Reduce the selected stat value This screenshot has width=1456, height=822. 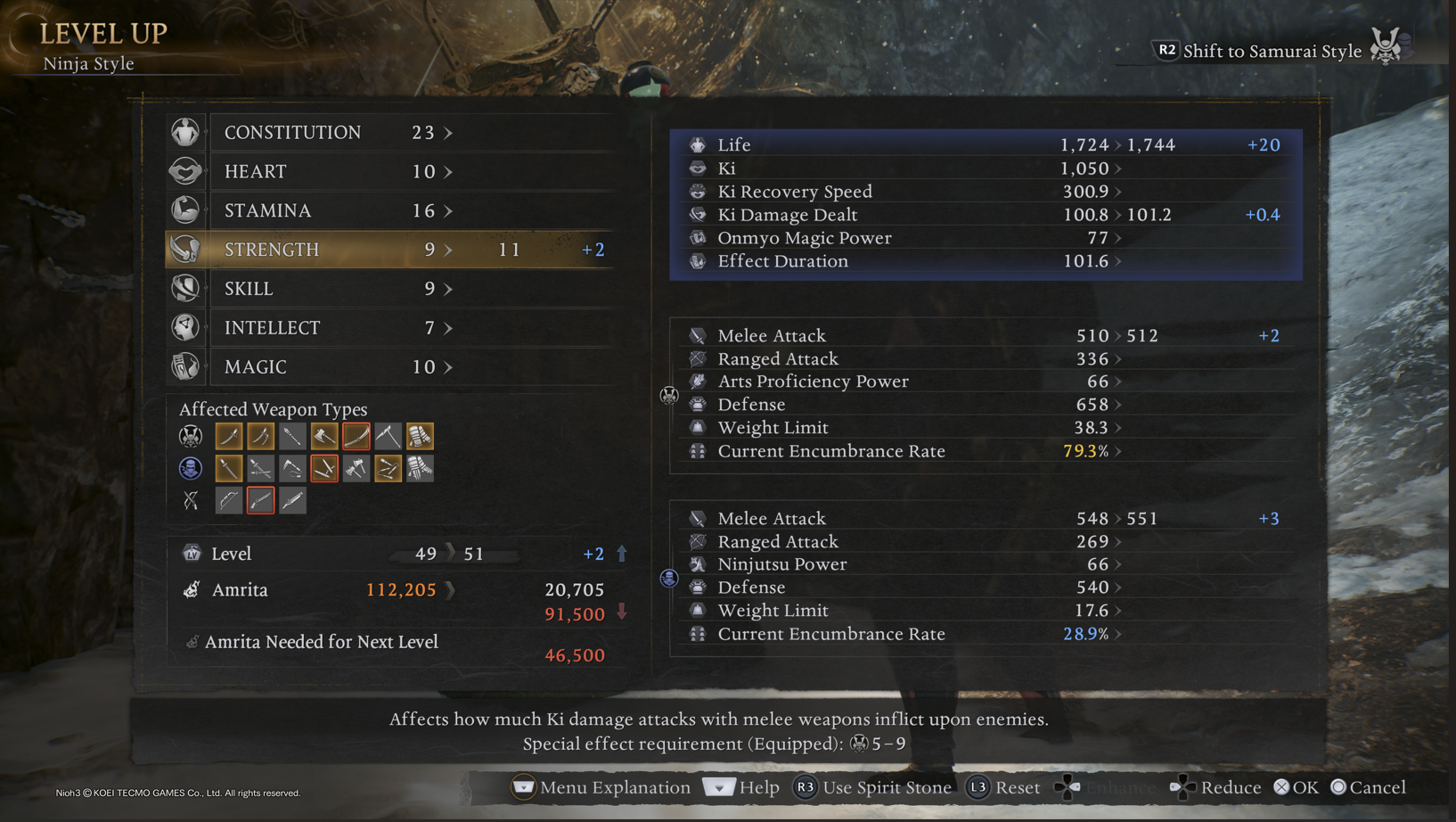point(1215,788)
